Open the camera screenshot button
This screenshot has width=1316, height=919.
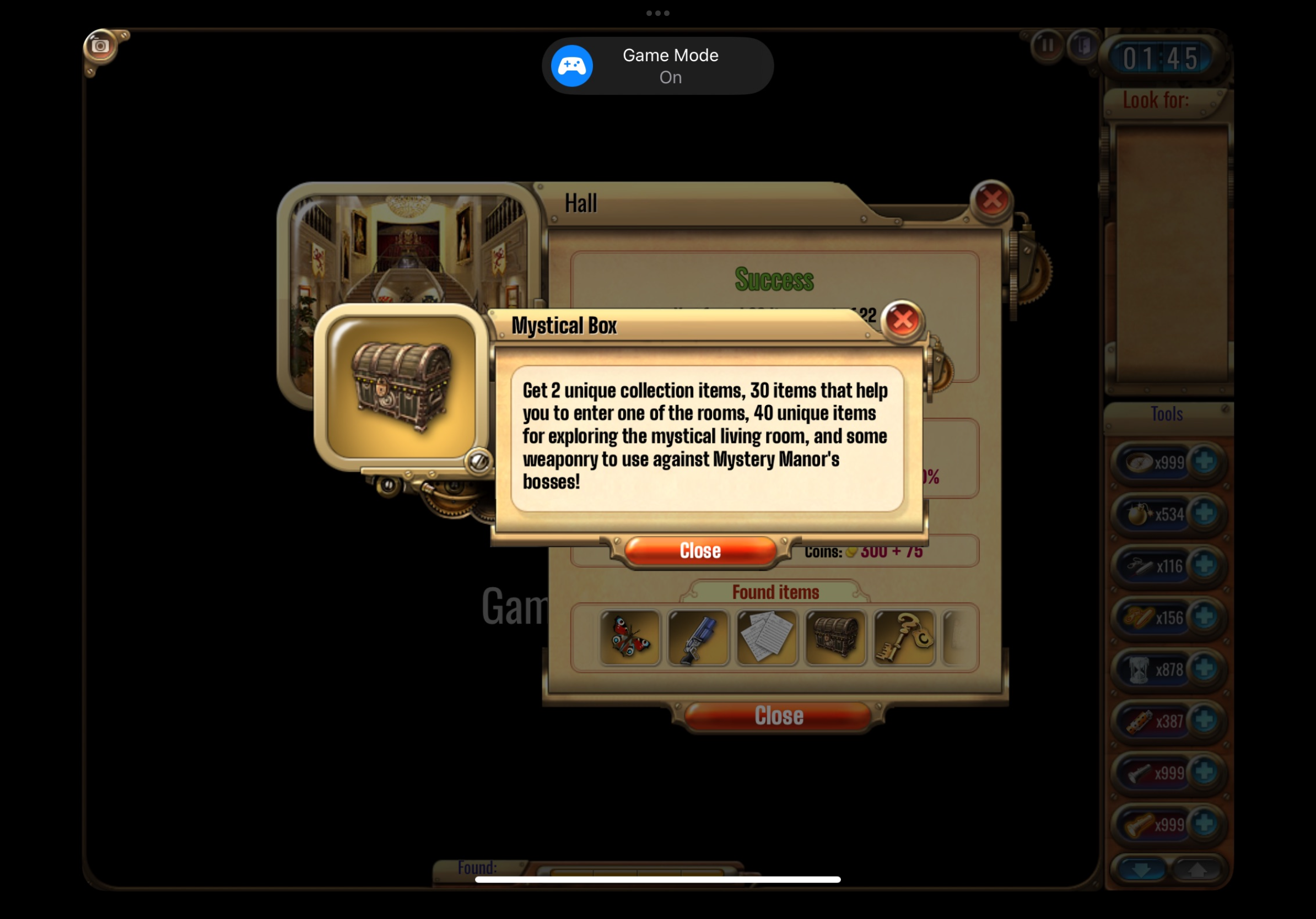tap(100, 46)
